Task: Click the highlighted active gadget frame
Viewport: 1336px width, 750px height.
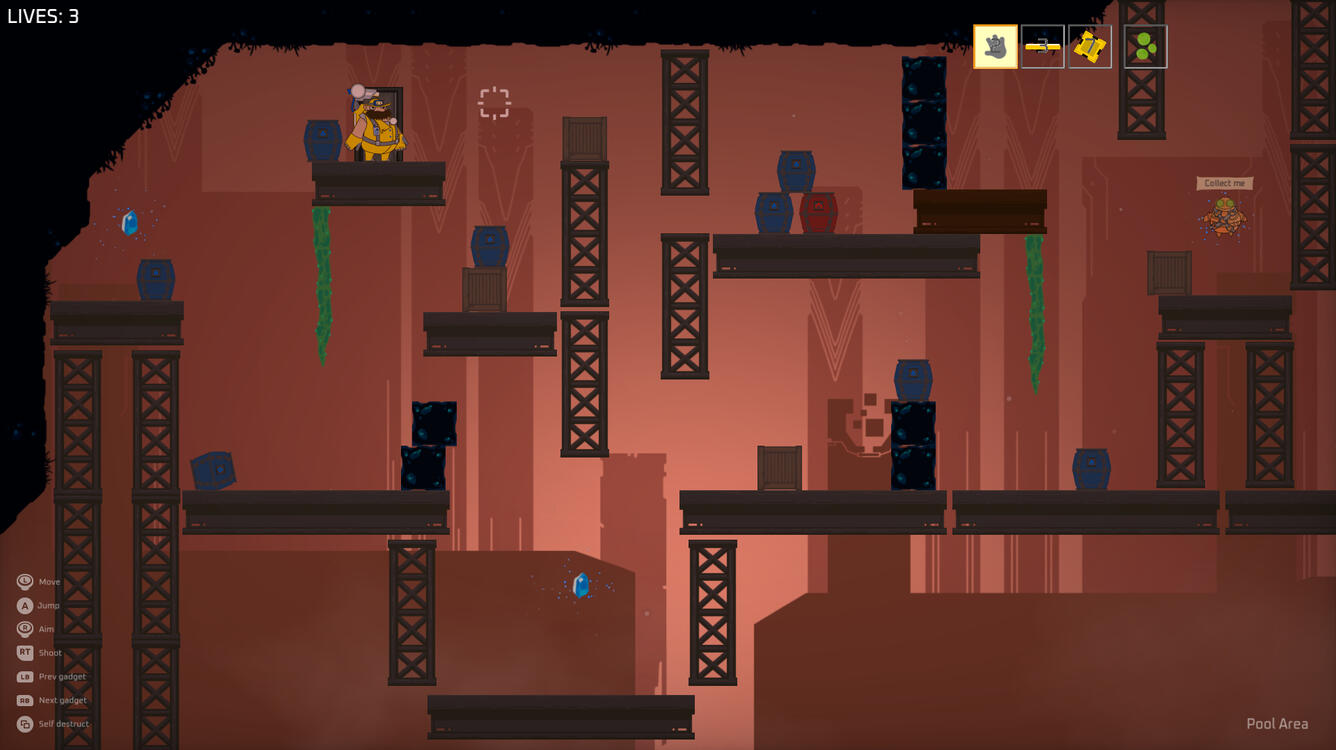Action: (x=995, y=47)
